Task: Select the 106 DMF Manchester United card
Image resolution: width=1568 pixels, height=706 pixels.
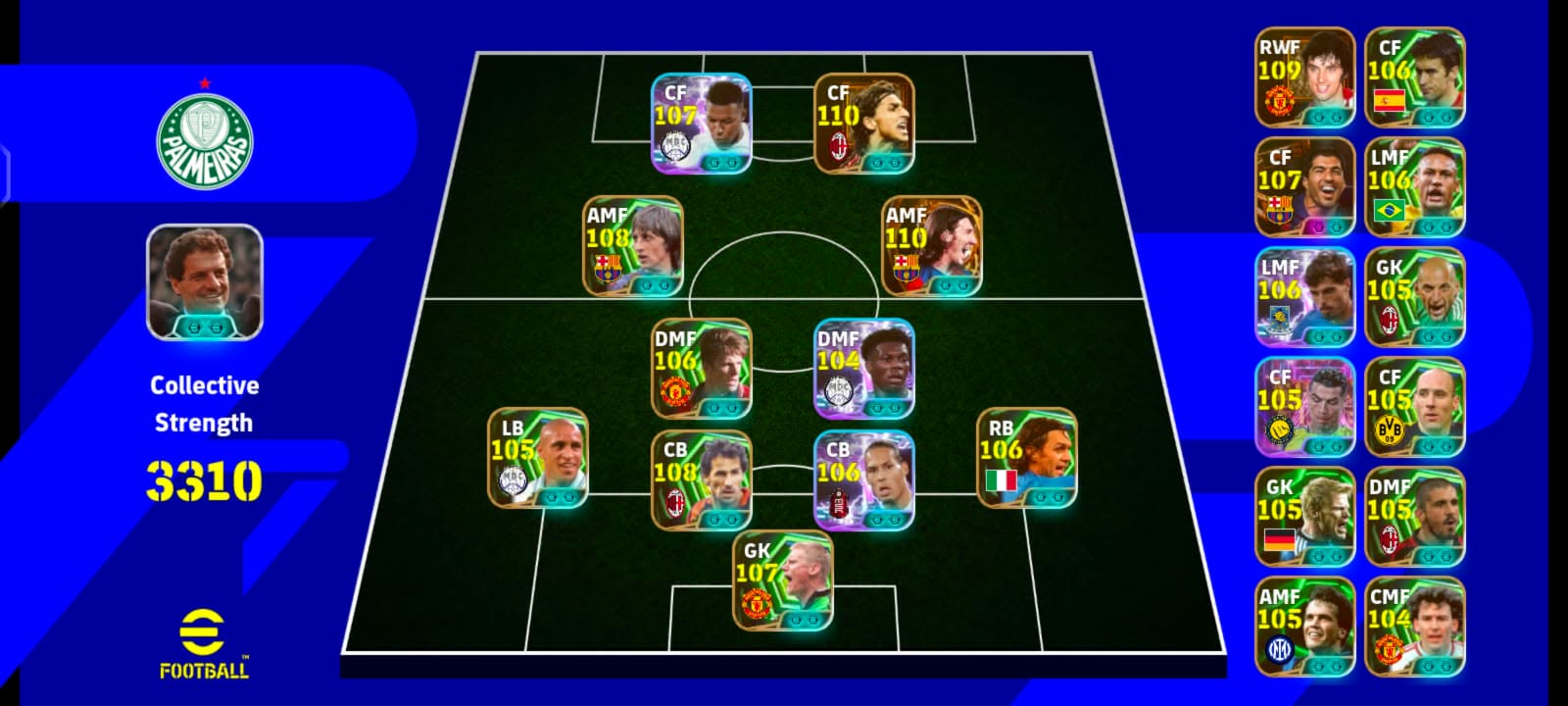Action: pyautogui.click(x=702, y=369)
